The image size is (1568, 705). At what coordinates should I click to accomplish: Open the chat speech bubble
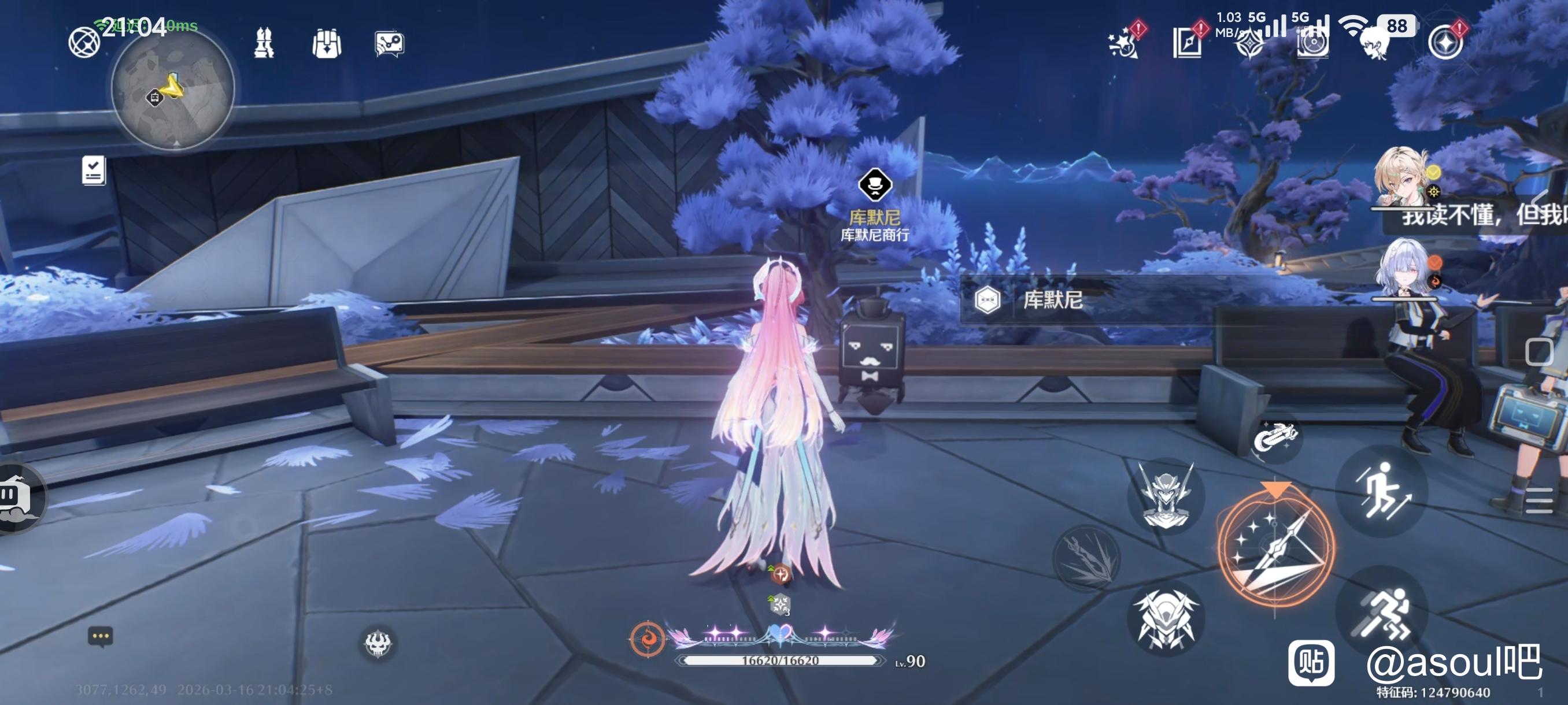point(101,637)
